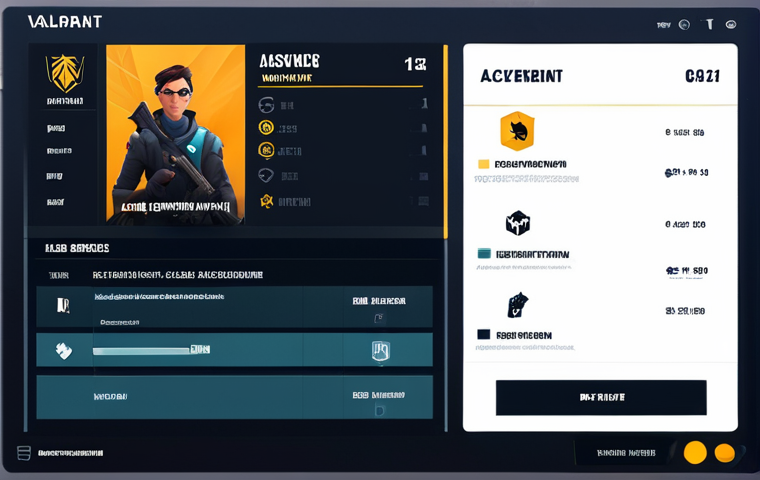Image resolution: width=760 pixels, height=480 pixels.
Task: Select the highlighted row with the progress bar
Action: point(234,350)
